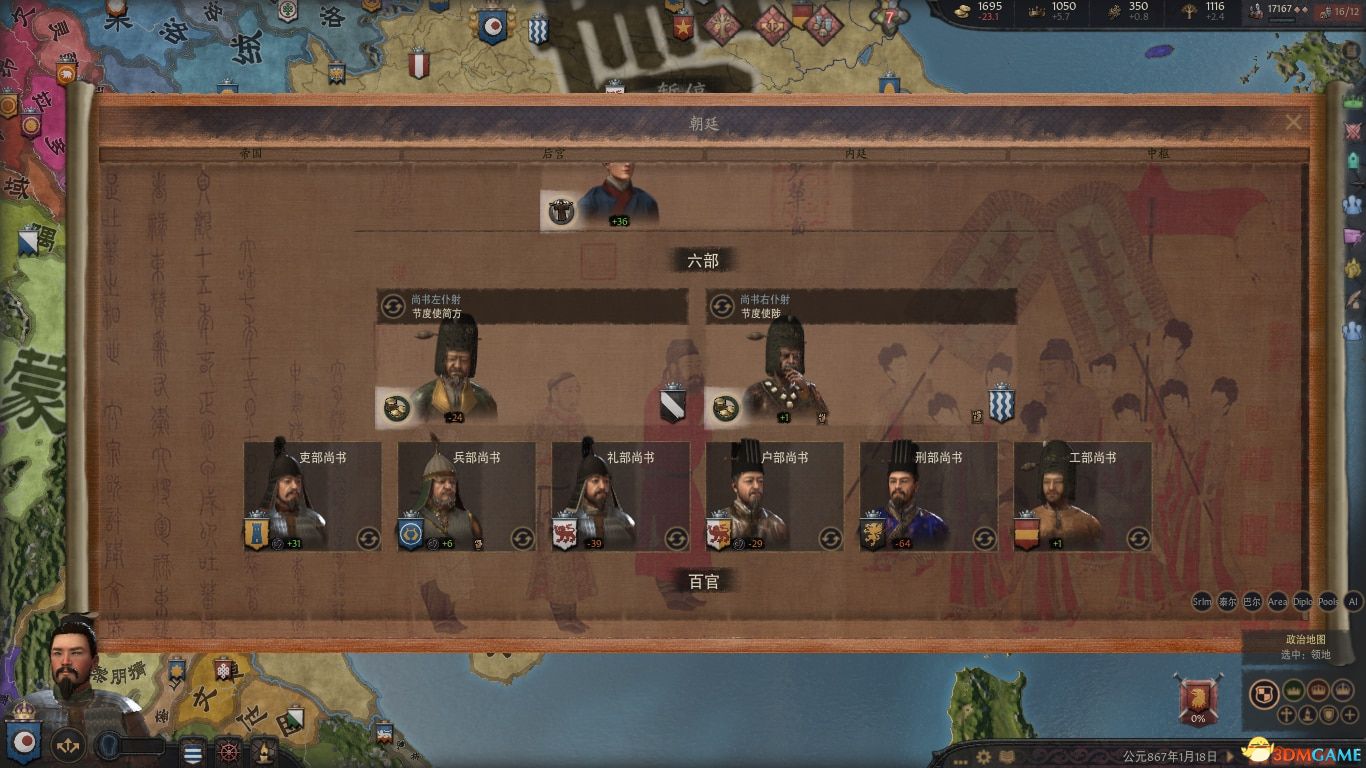This screenshot has height=768, width=1366.
Task: Open the player ruler portrait
Action: pos(75,670)
